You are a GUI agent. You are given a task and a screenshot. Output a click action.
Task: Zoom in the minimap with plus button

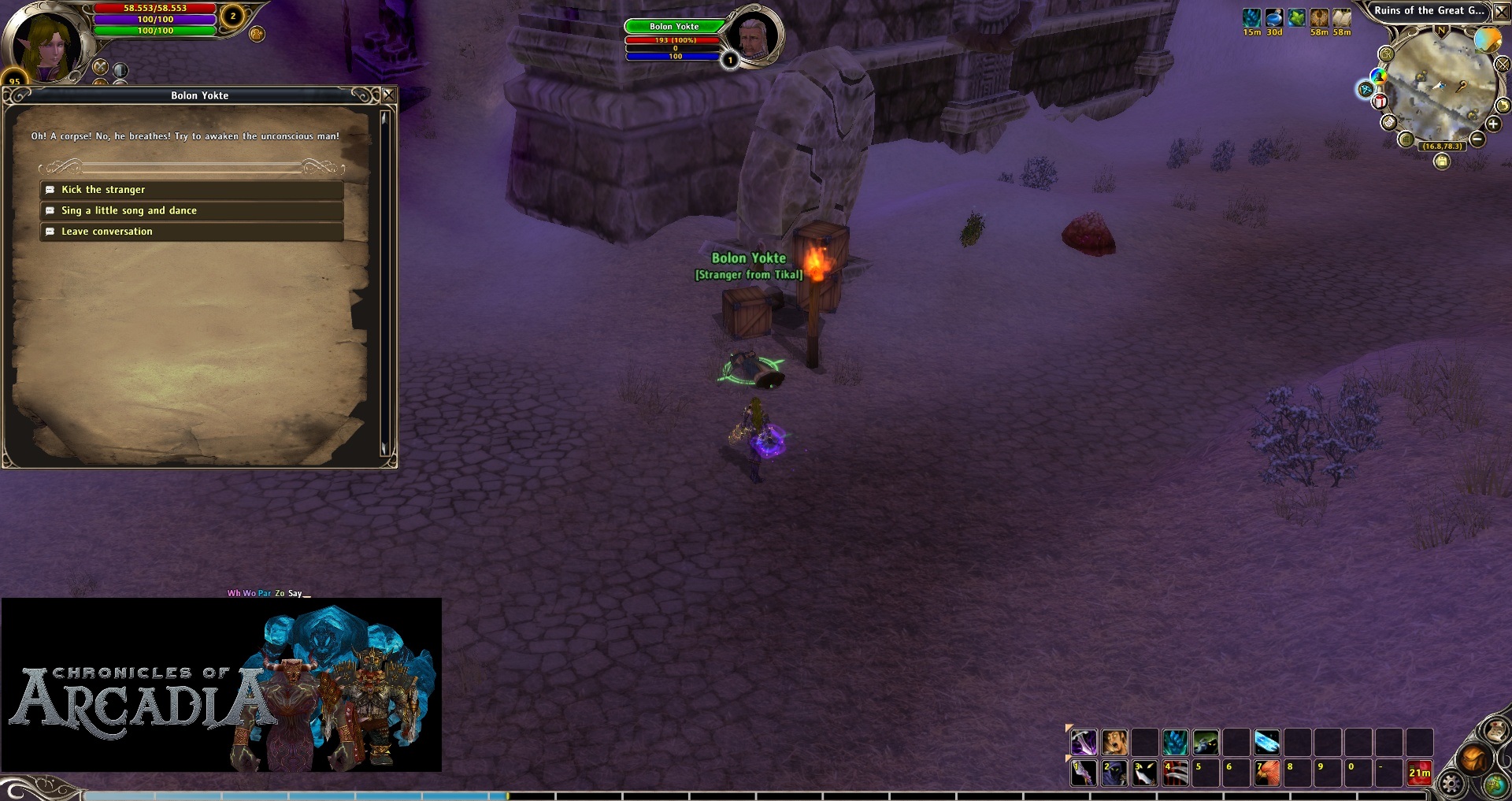pos(1493,124)
